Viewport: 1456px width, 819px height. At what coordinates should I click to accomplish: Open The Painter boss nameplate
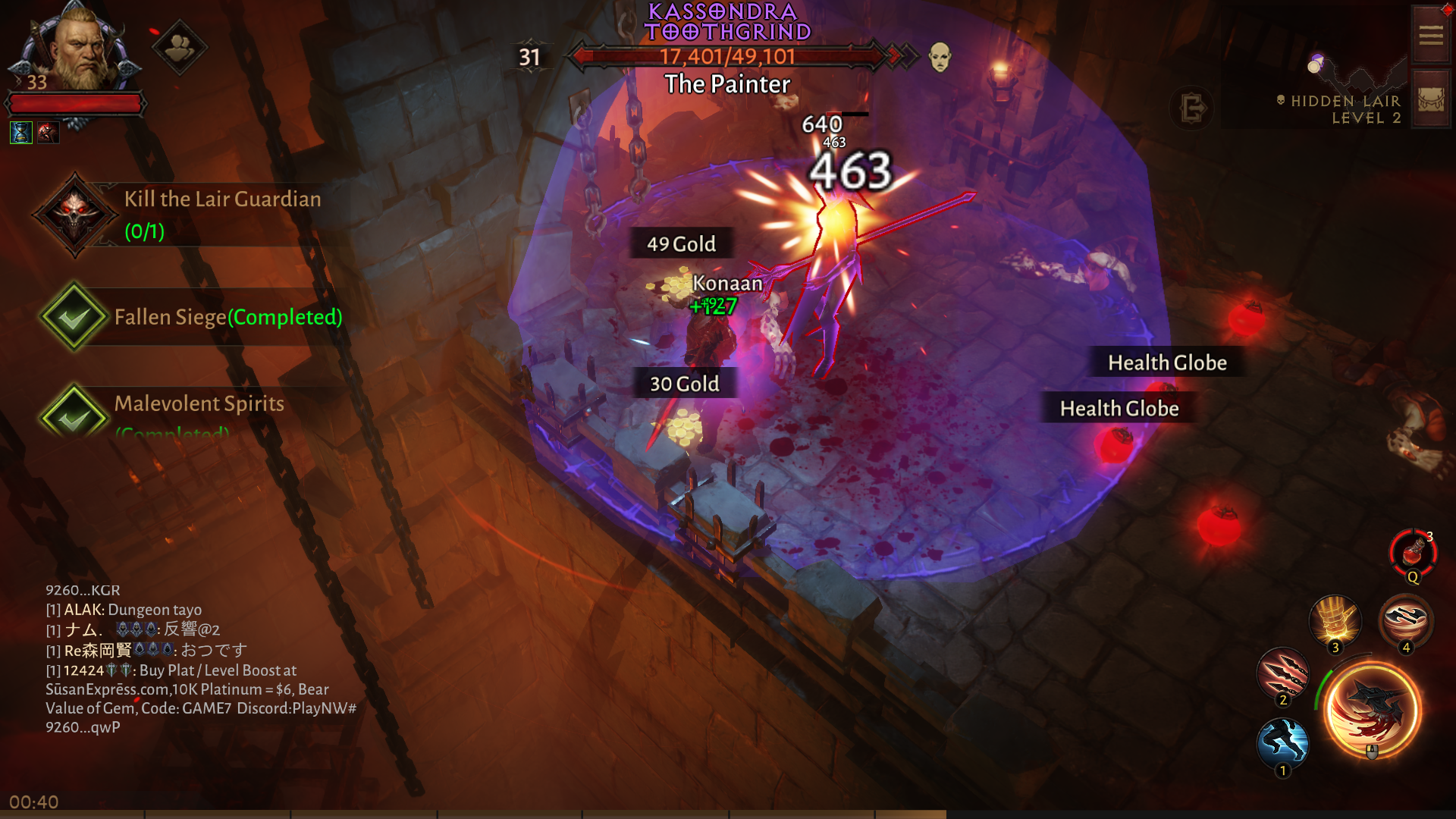[726, 85]
